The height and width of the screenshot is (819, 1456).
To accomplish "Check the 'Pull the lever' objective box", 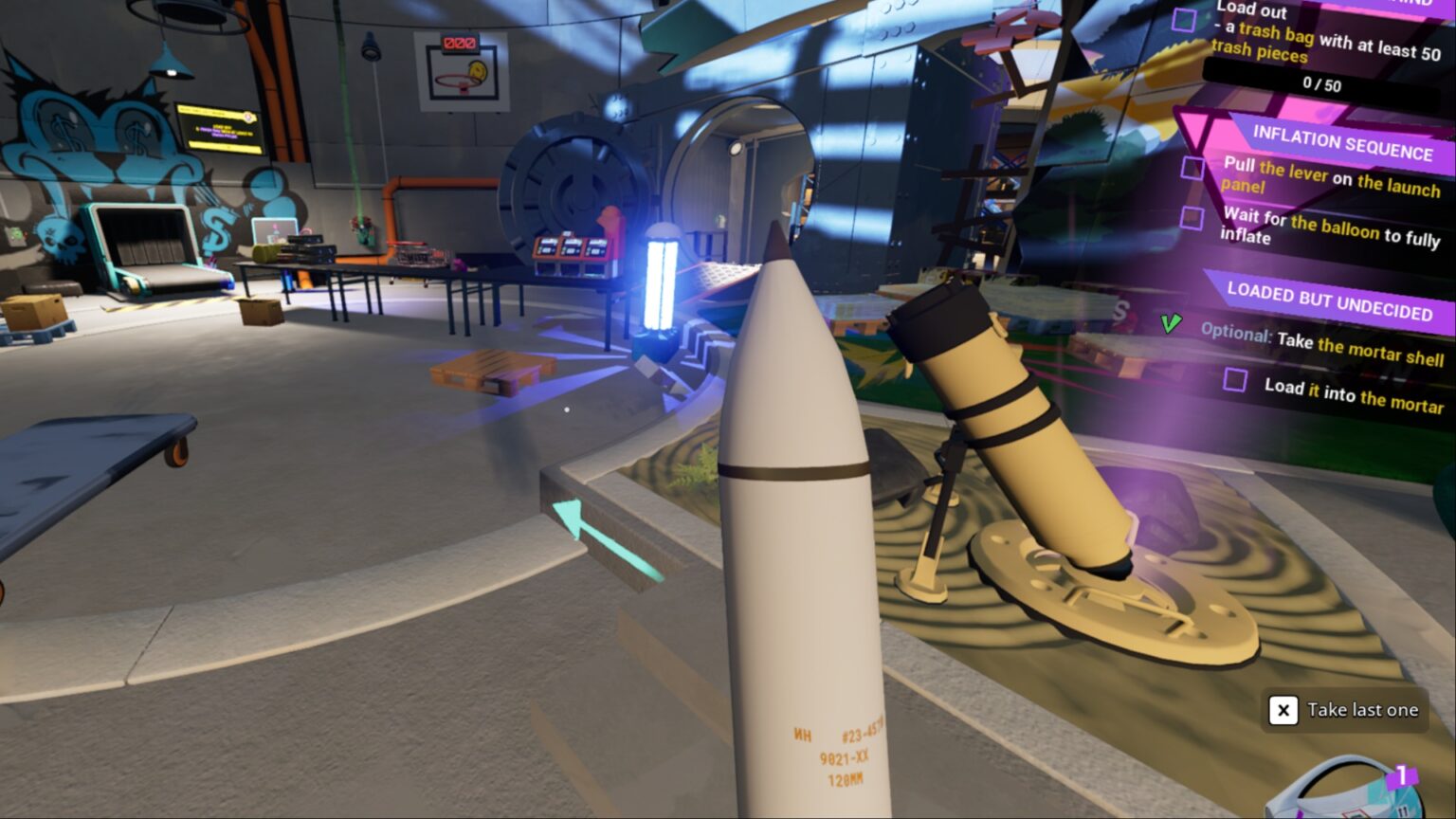I will tap(1192, 169).
